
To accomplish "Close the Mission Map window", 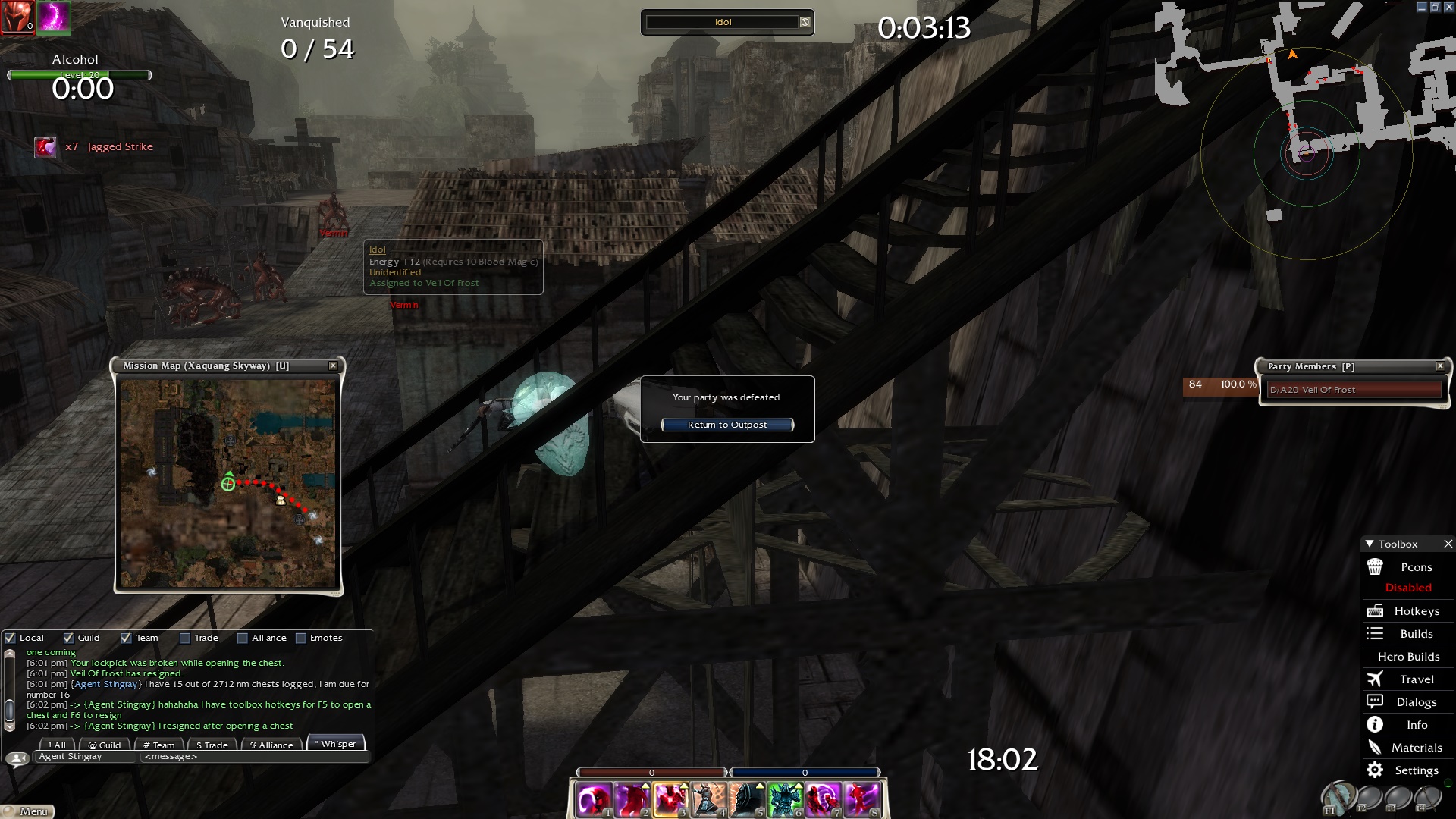I will coord(333,366).
